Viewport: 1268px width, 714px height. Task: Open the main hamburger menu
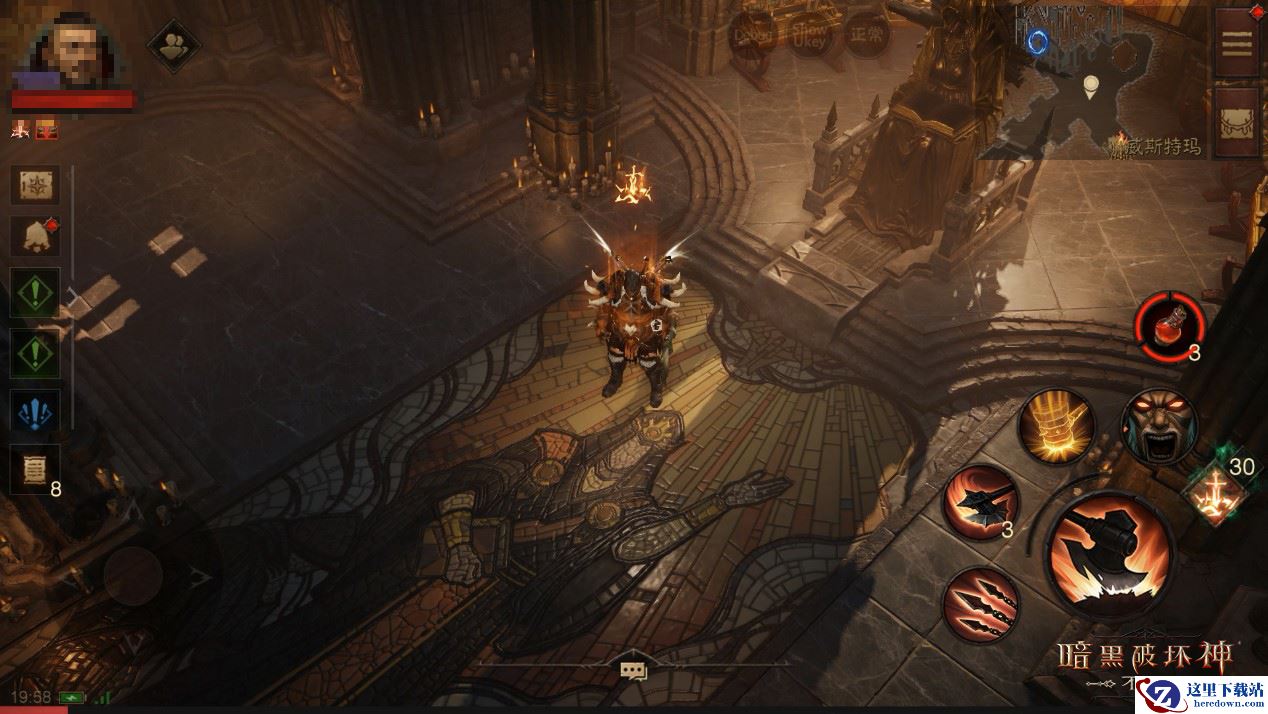(x=1237, y=44)
